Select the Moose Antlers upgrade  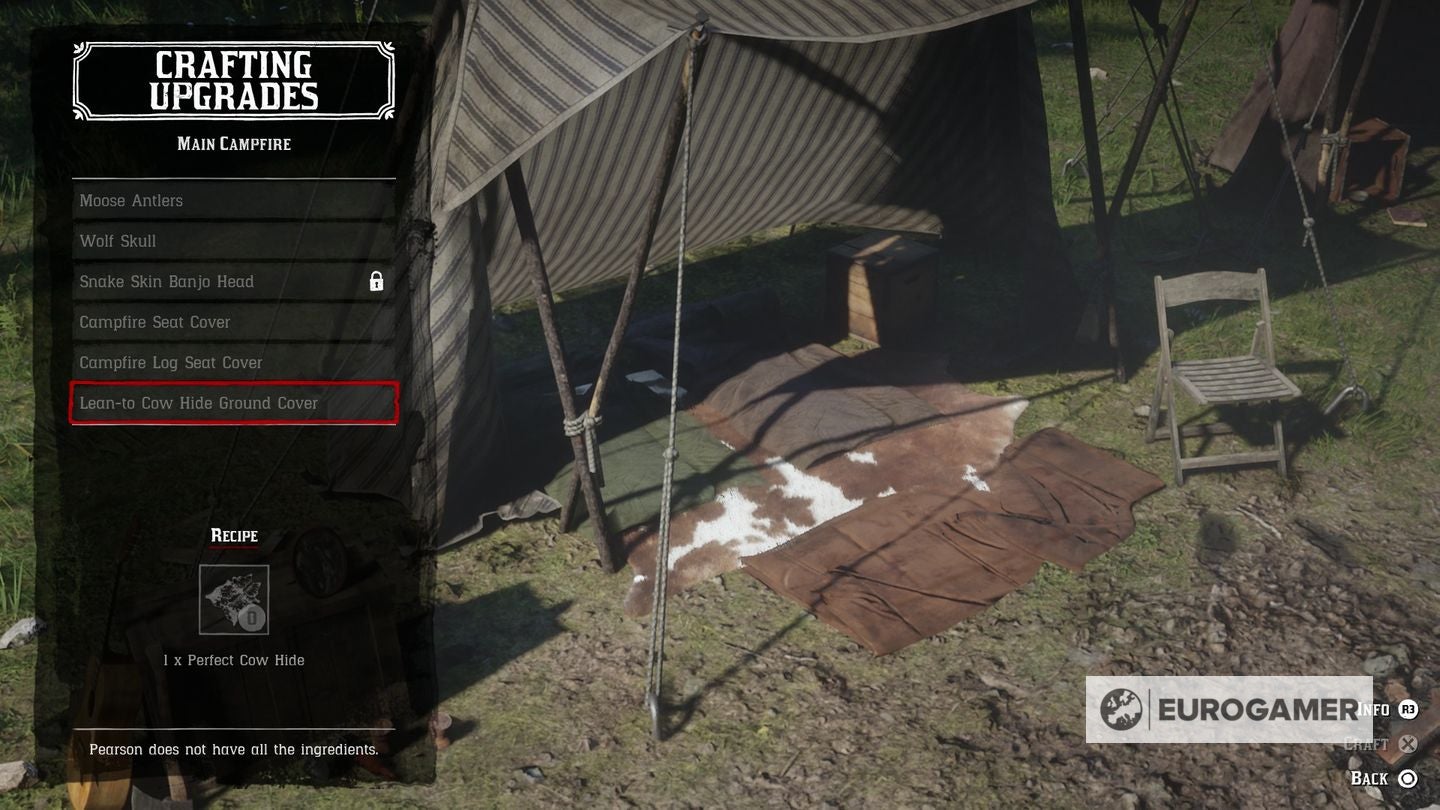[x=233, y=200]
